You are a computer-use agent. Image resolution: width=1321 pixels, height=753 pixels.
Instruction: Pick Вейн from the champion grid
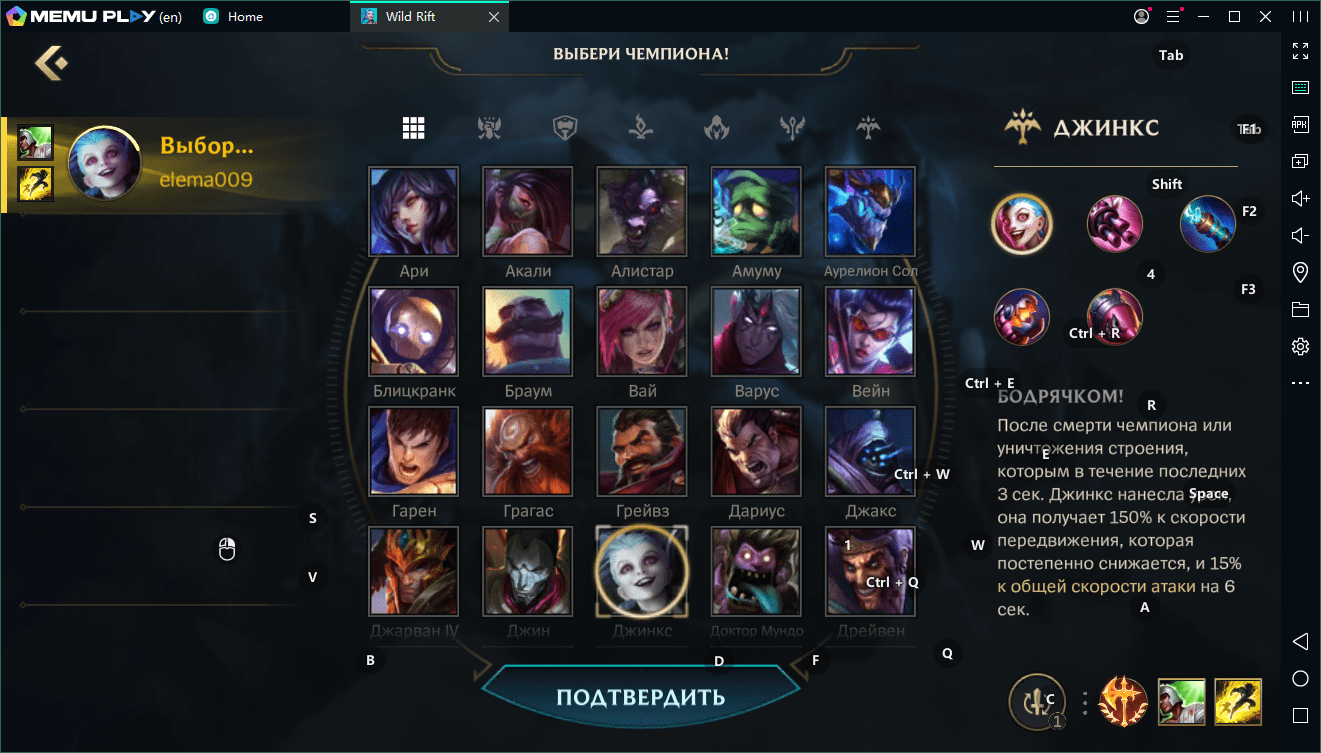[870, 331]
